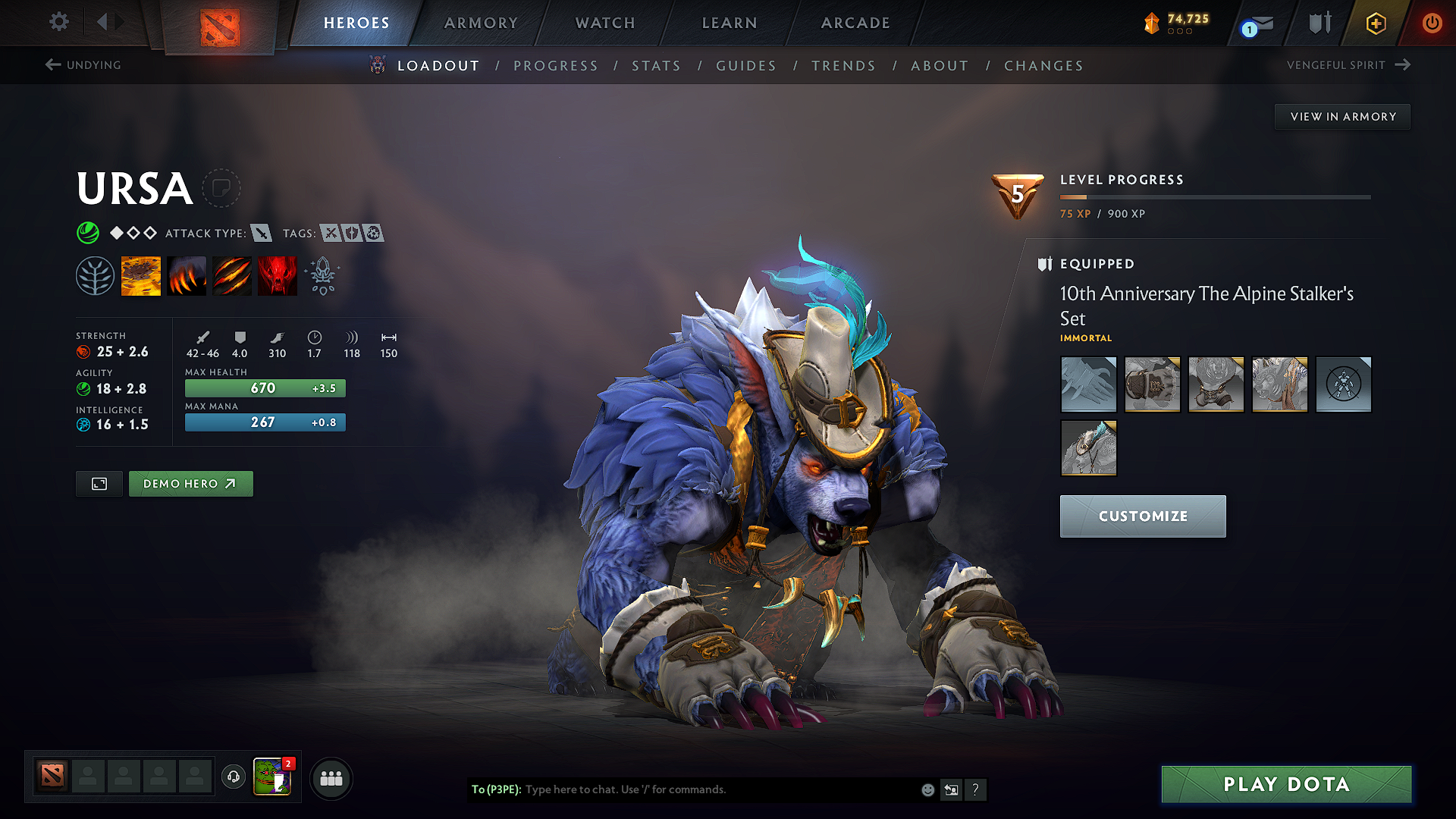Go to the Learn tab
The width and height of the screenshot is (1456, 819).
point(730,23)
